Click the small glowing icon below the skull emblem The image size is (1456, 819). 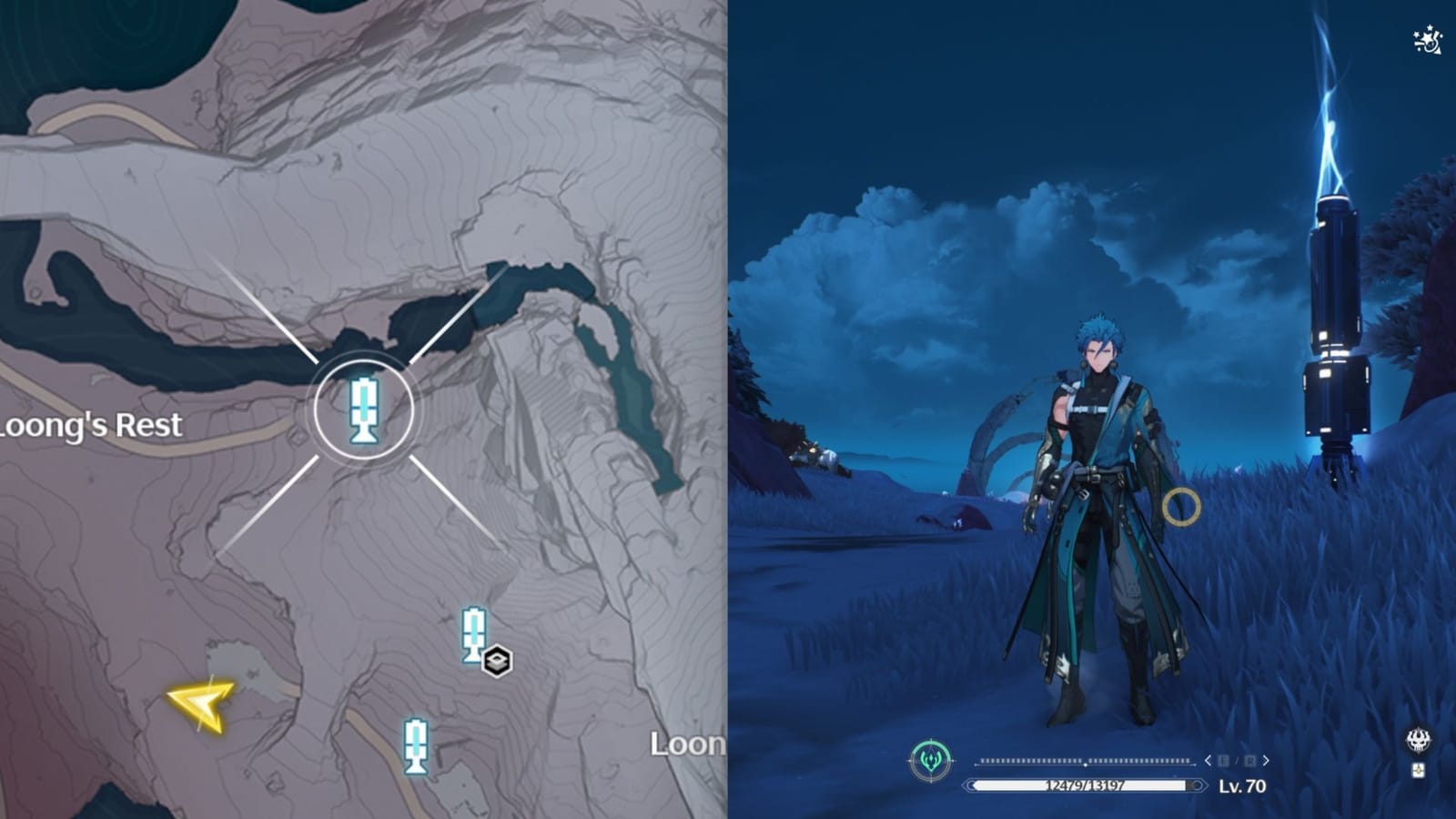pos(1416,771)
